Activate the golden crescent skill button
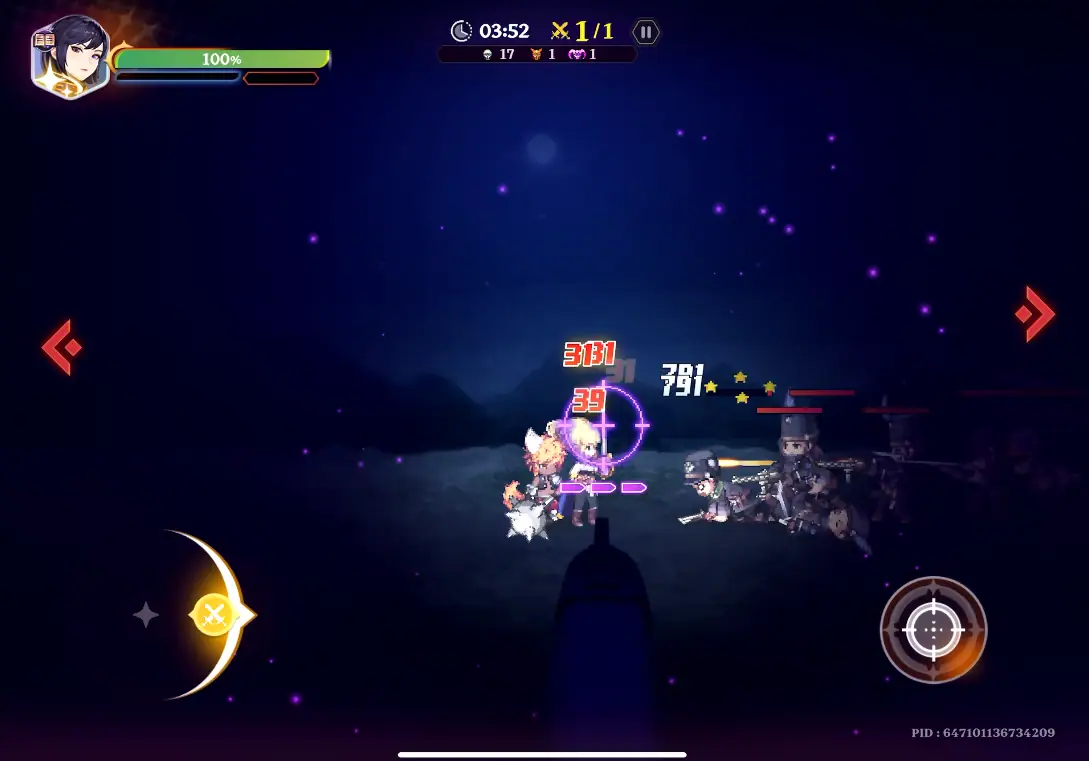Screen dimensions: 1089x761 pyautogui.click(x=214, y=614)
